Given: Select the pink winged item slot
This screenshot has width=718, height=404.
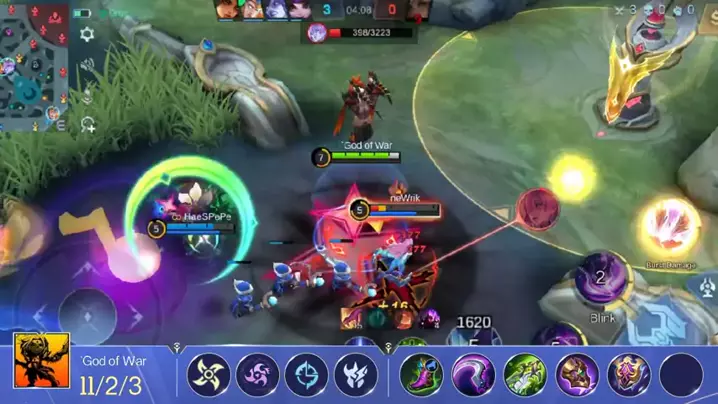Looking at the screenshot, I should point(629,375).
